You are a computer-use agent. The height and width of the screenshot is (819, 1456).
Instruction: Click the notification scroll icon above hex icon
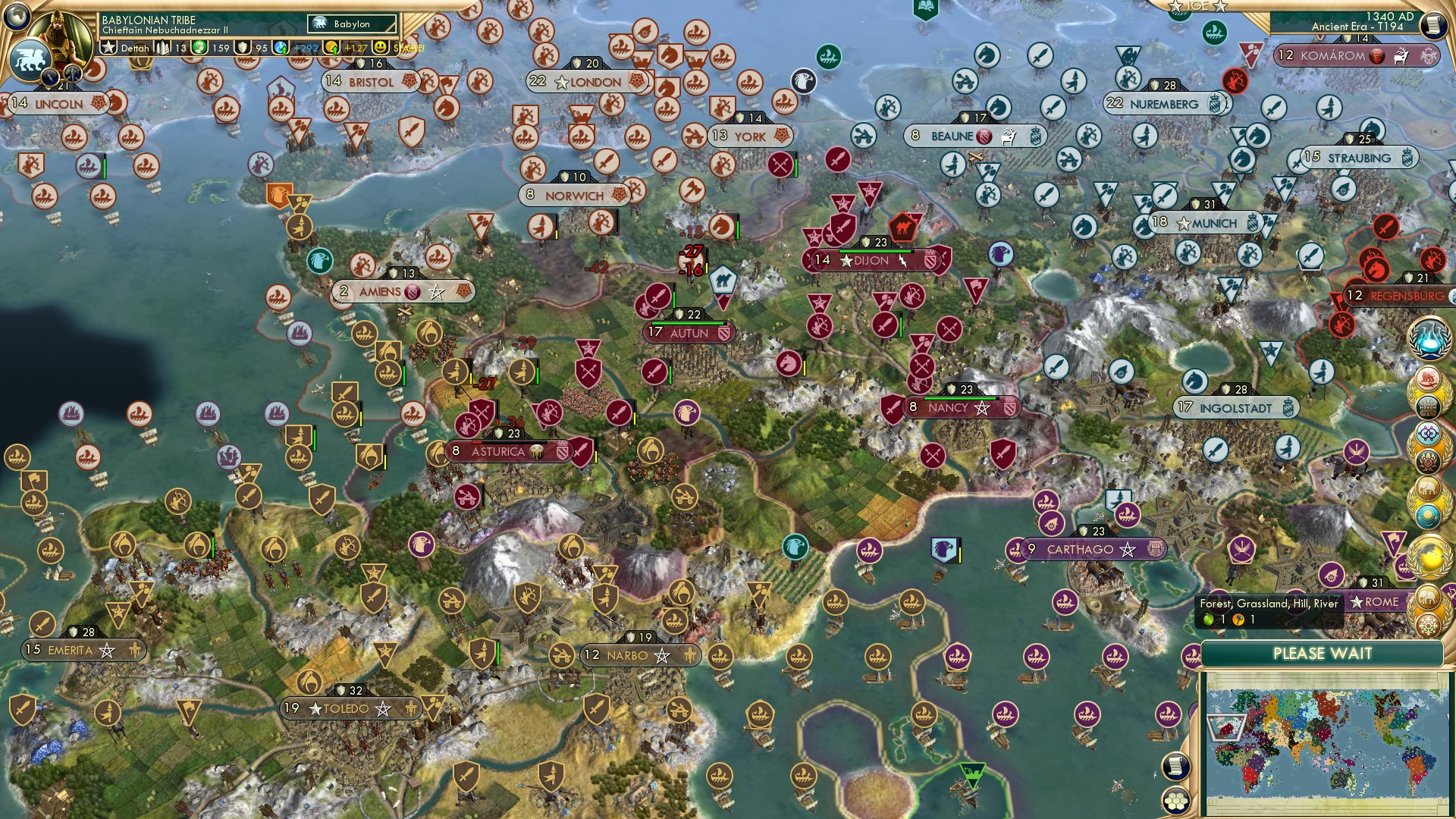pyautogui.click(x=1176, y=766)
